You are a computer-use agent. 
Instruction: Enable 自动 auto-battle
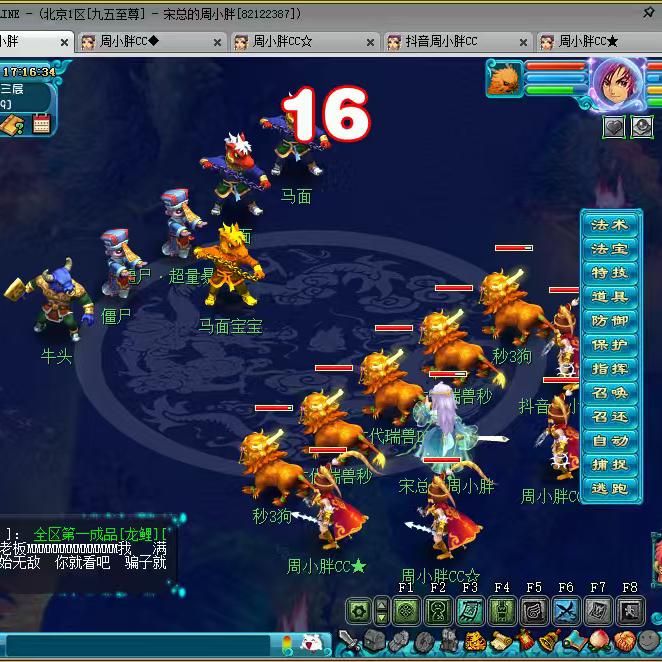pyautogui.click(x=610, y=441)
